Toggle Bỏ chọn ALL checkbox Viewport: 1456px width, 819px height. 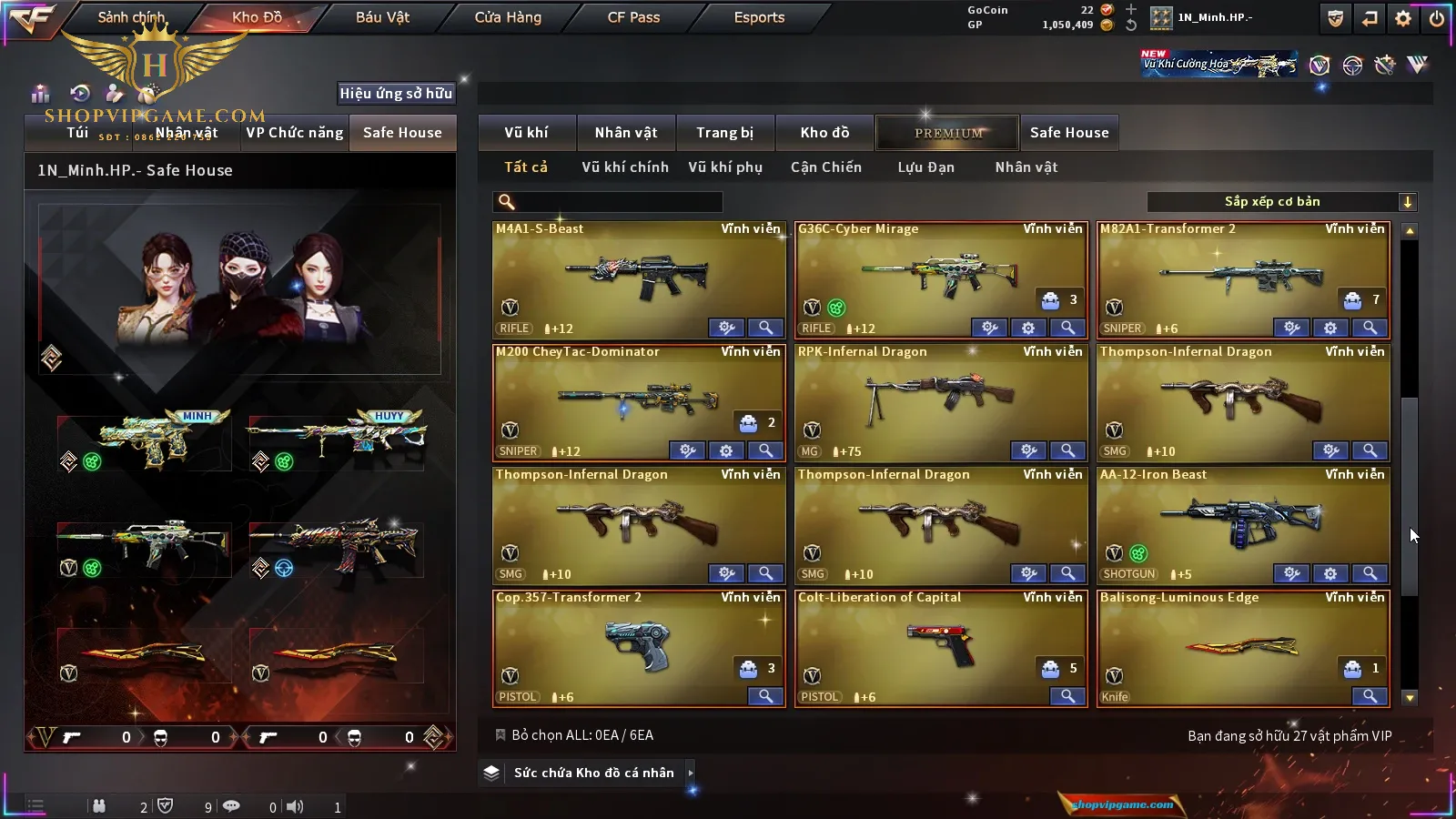[x=500, y=735]
